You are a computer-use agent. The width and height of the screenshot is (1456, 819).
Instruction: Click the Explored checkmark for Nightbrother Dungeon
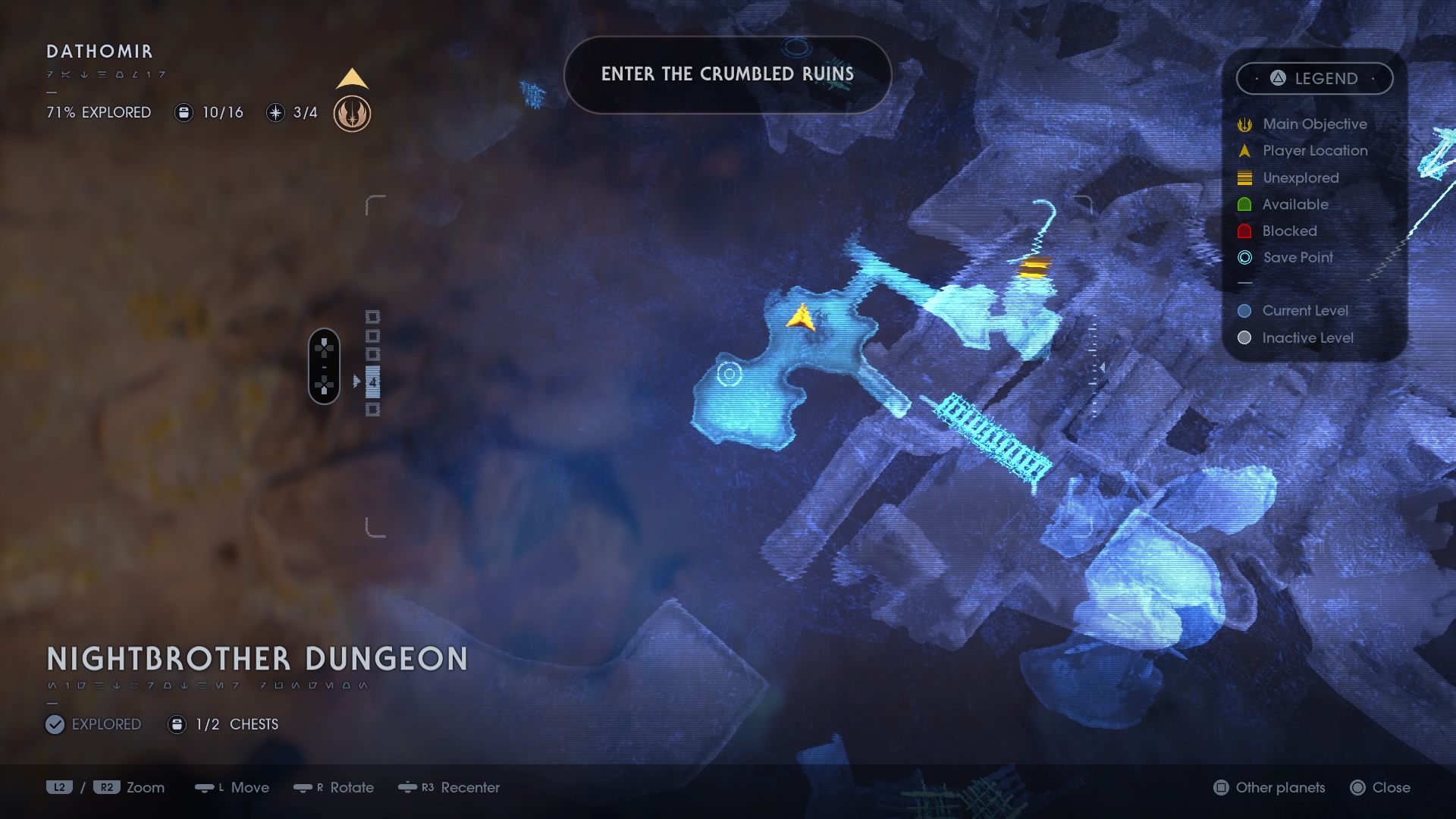pos(54,724)
